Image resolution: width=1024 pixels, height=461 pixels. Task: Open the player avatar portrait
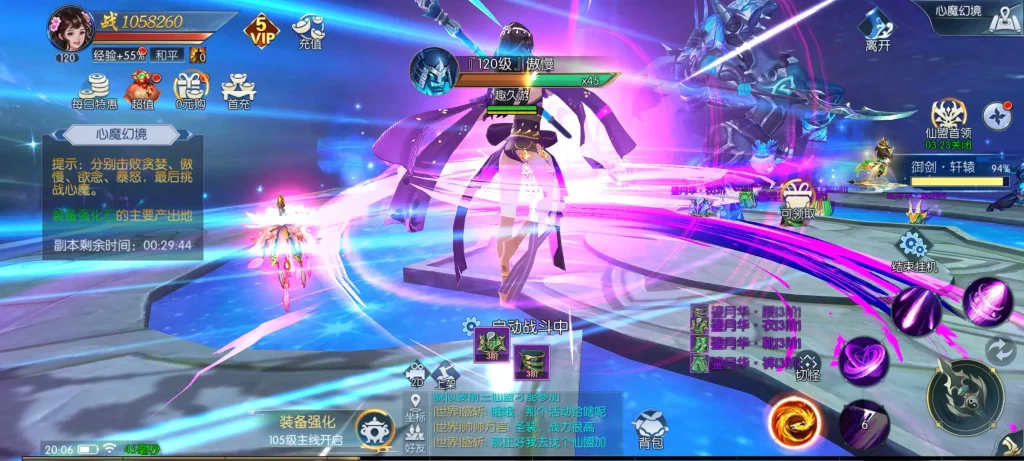71,27
